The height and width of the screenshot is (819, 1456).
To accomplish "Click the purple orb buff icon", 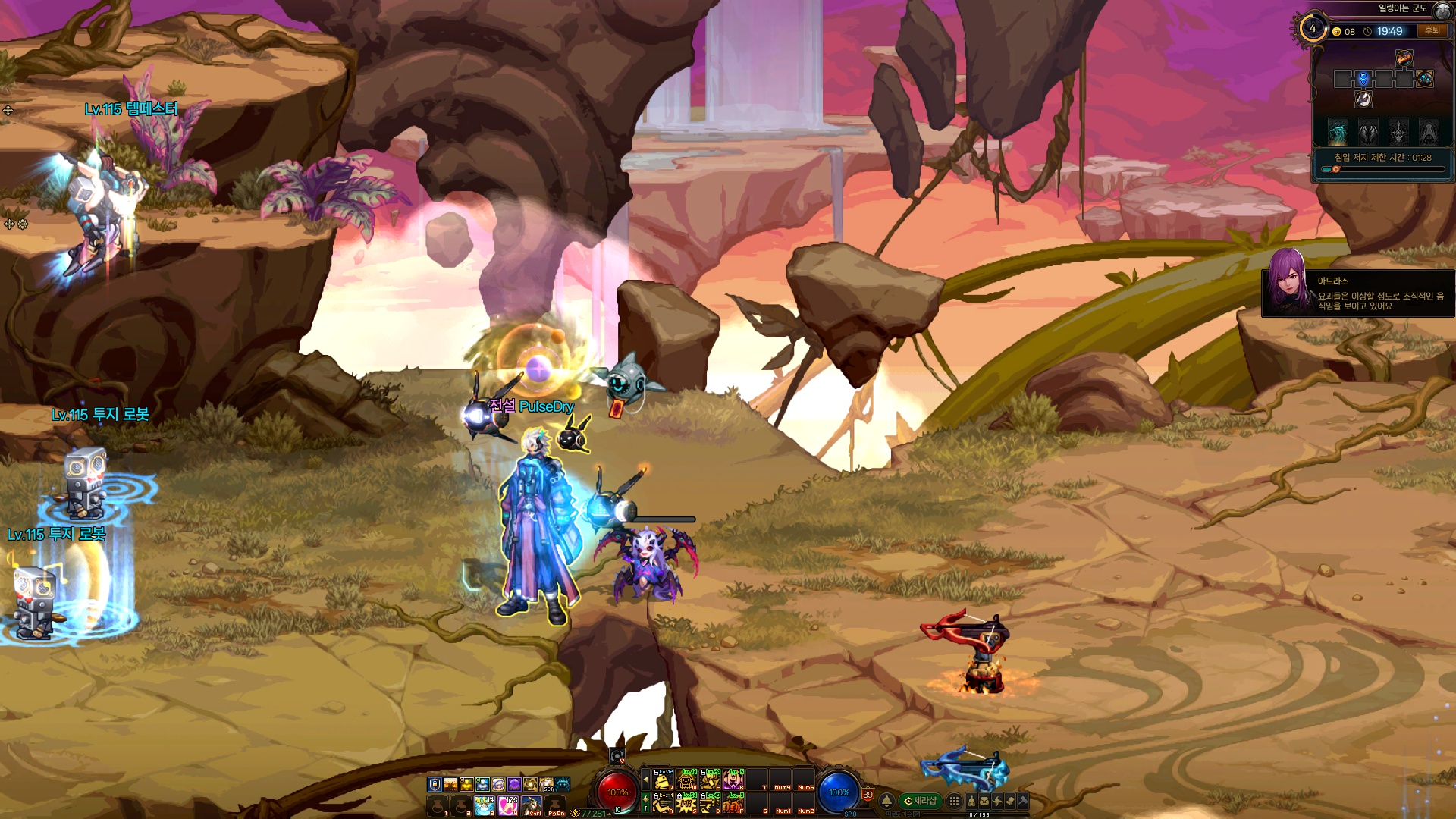I will coord(514,784).
